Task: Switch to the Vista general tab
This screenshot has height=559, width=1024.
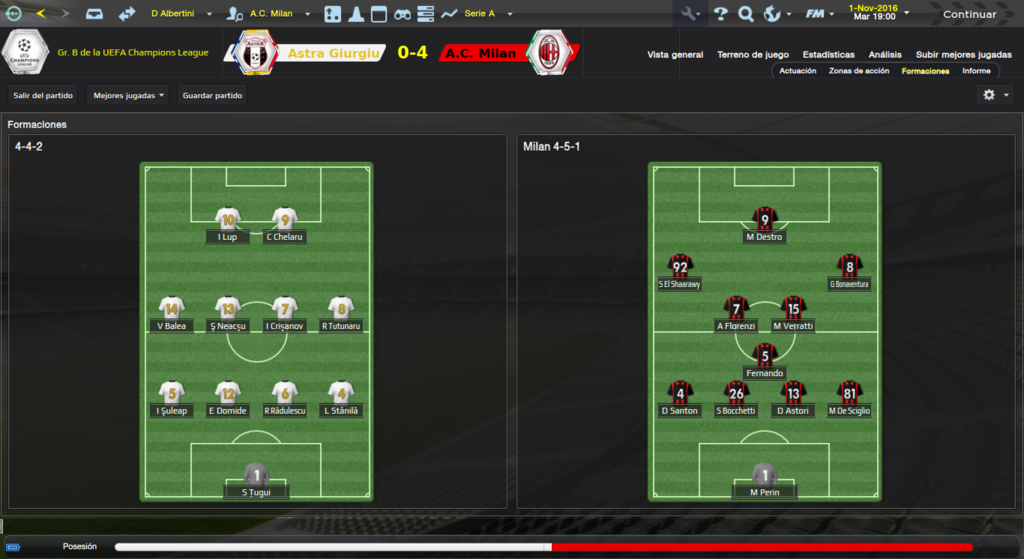Action: 675,54
